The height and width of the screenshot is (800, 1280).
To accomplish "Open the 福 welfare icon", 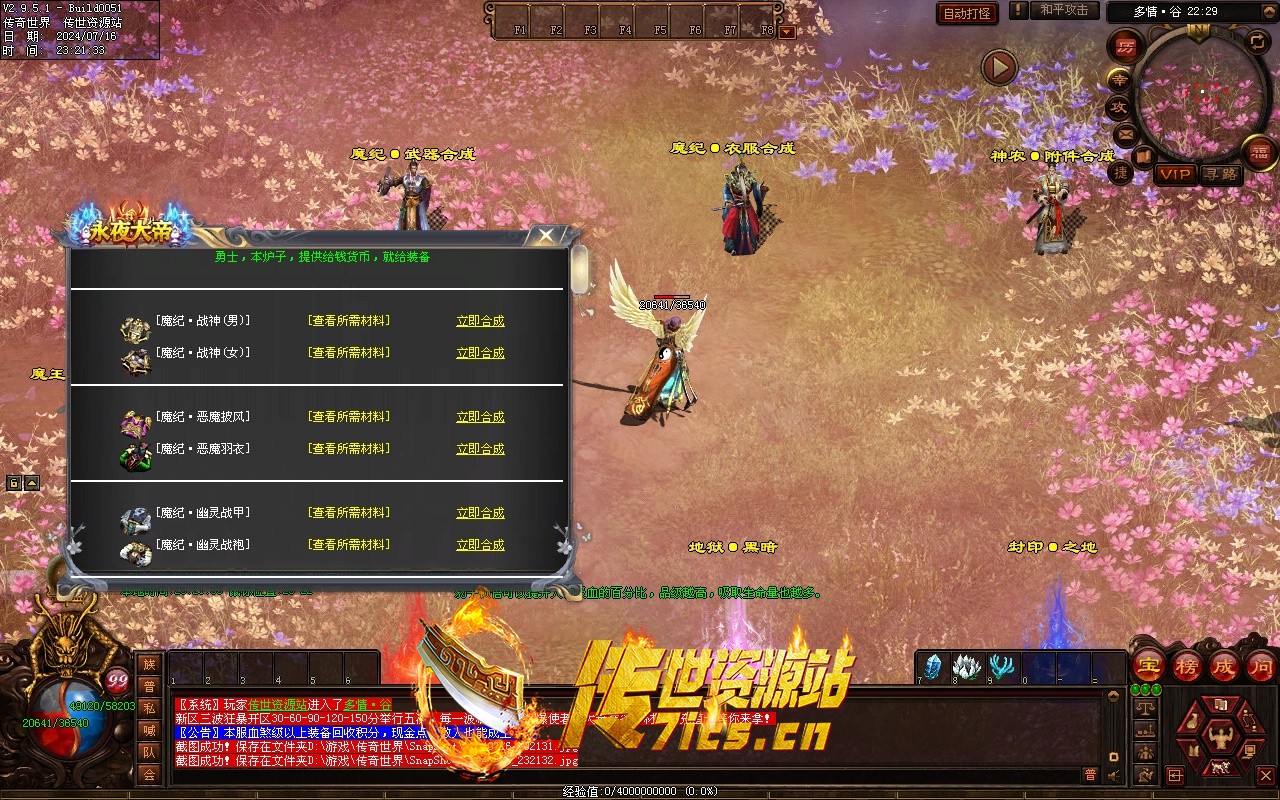I will click(1259, 152).
